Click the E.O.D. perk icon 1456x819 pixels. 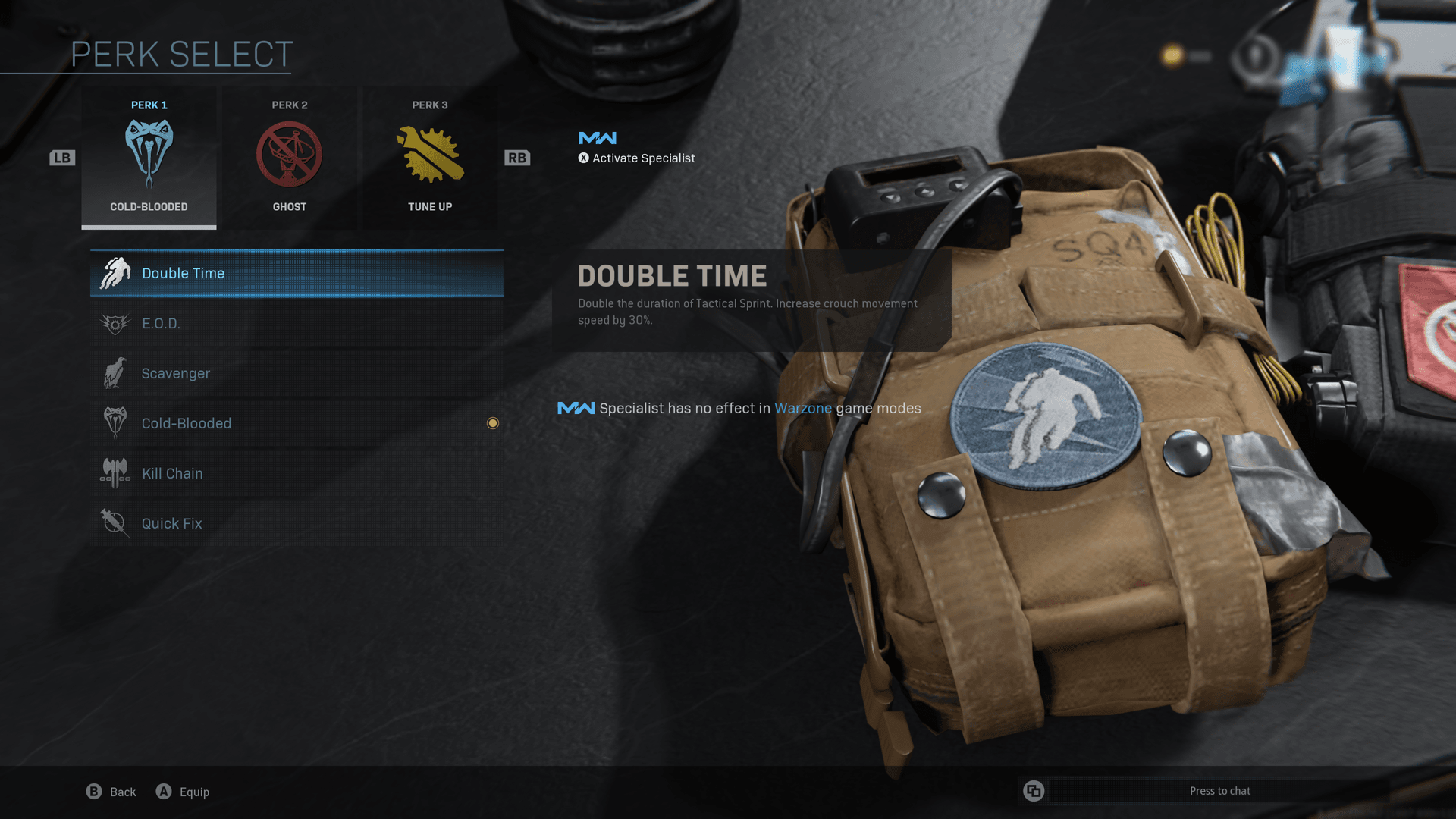(114, 323)
